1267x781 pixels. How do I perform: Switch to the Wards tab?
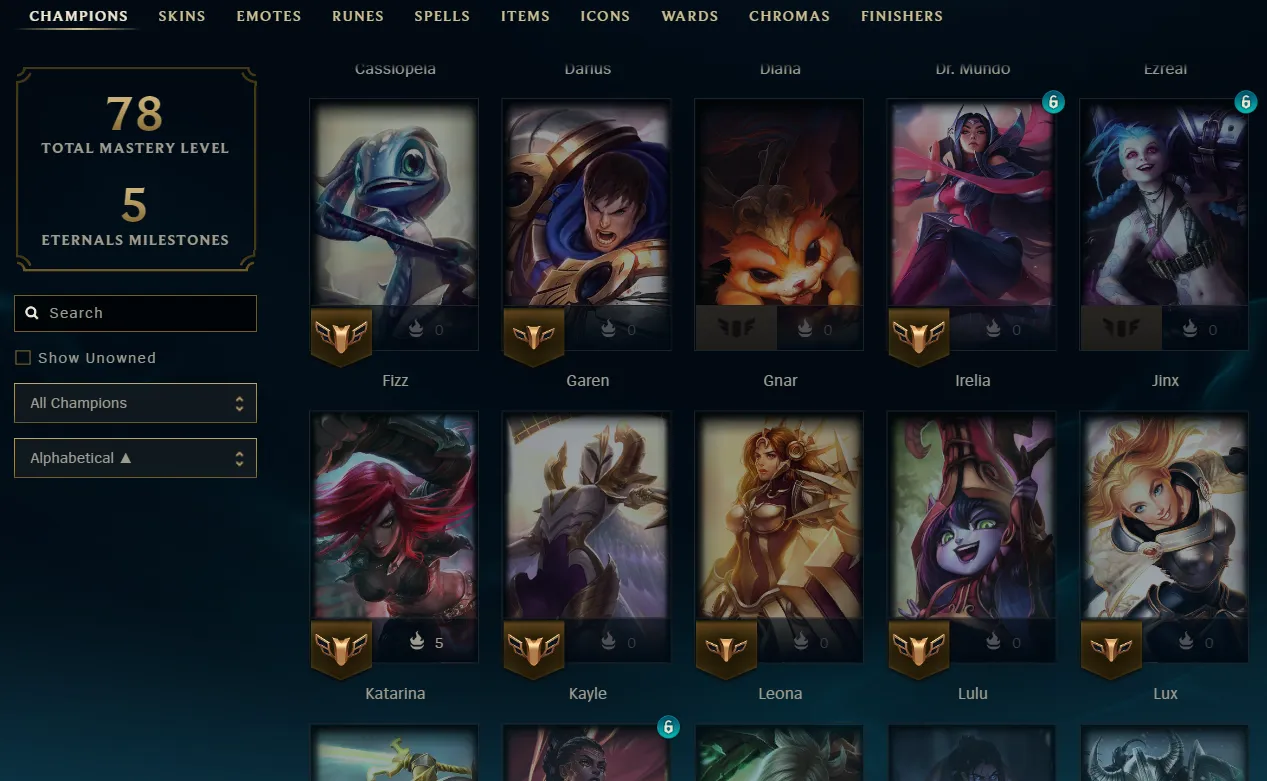[x=689, y=16]
